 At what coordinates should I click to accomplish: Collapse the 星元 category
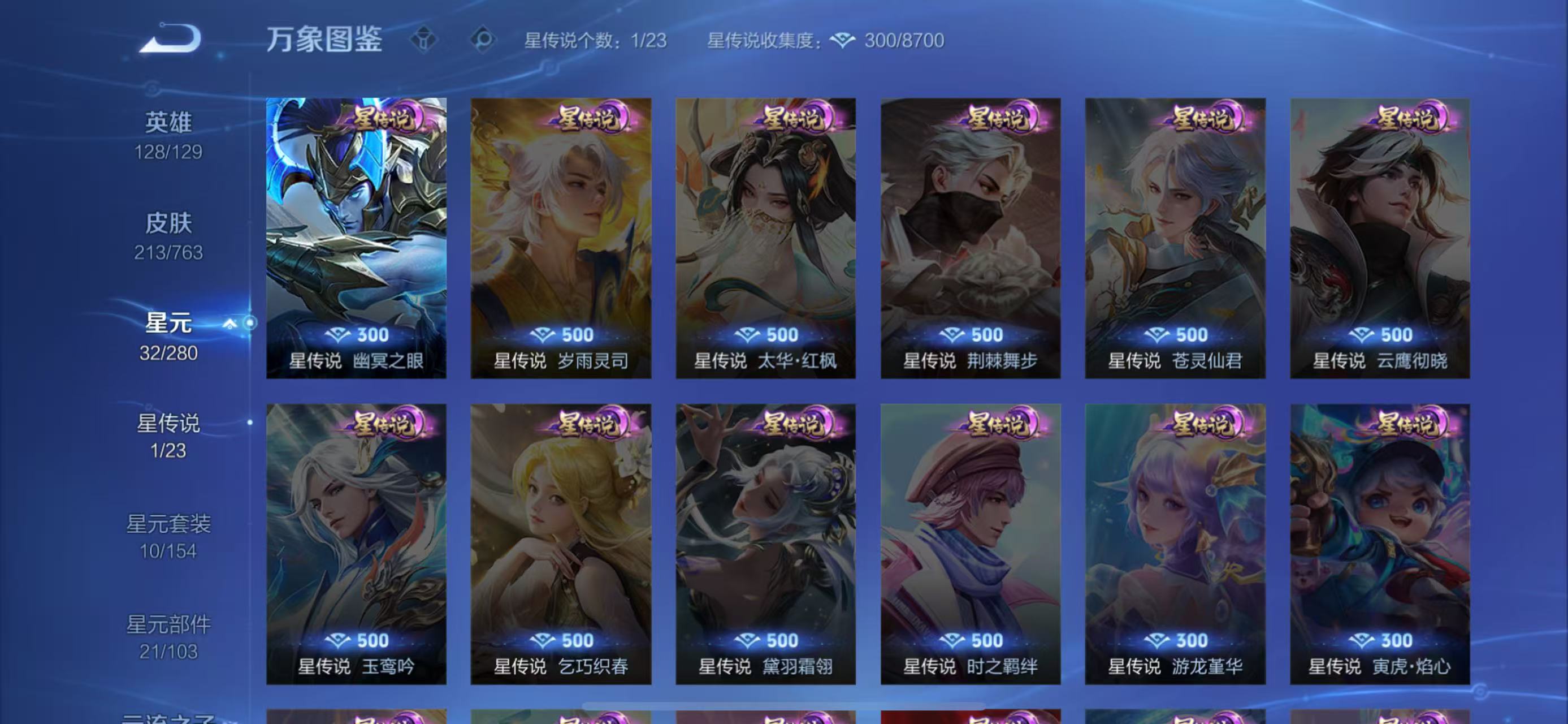[x=229, y=324]
